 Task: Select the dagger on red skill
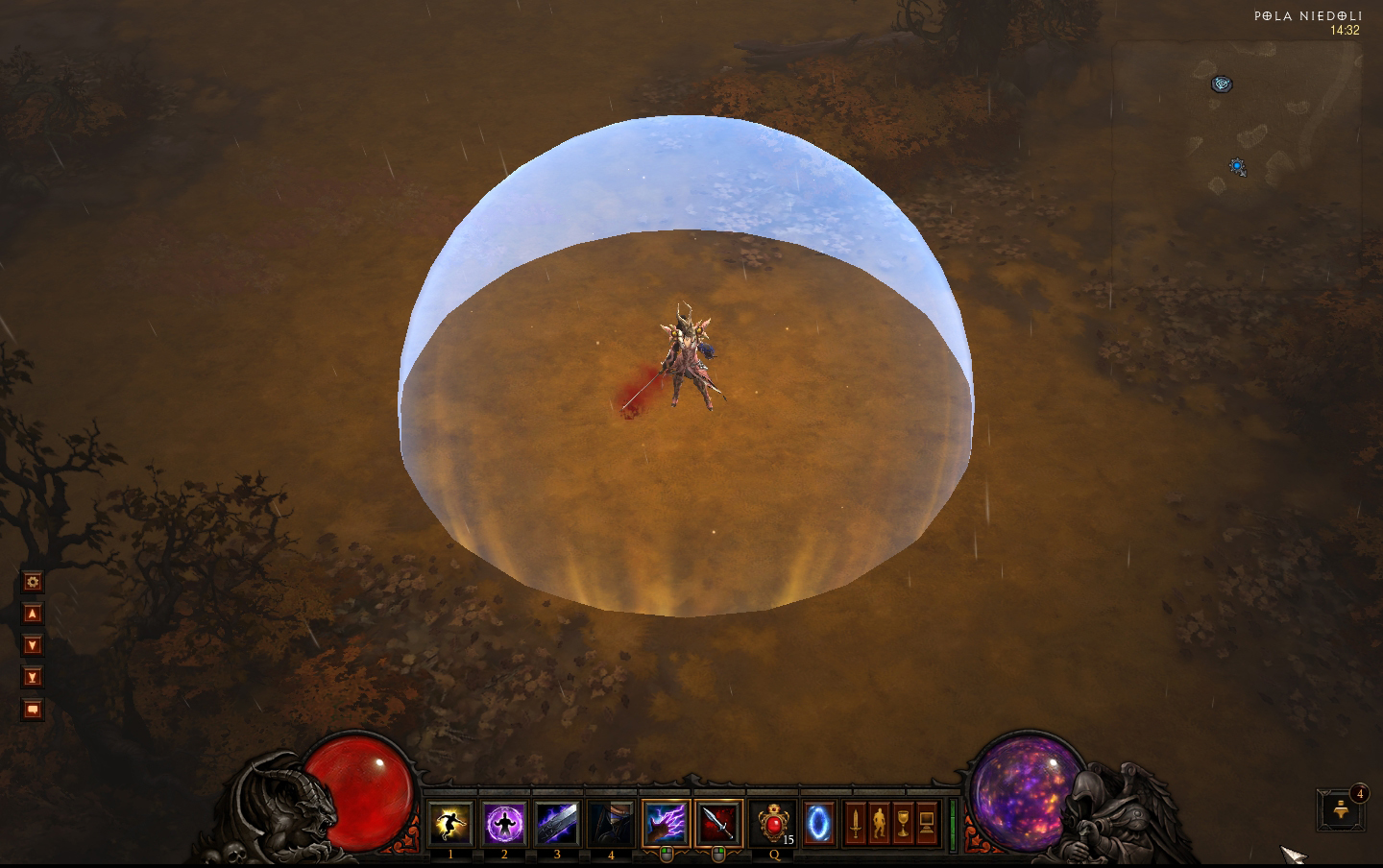coord(719,823)
